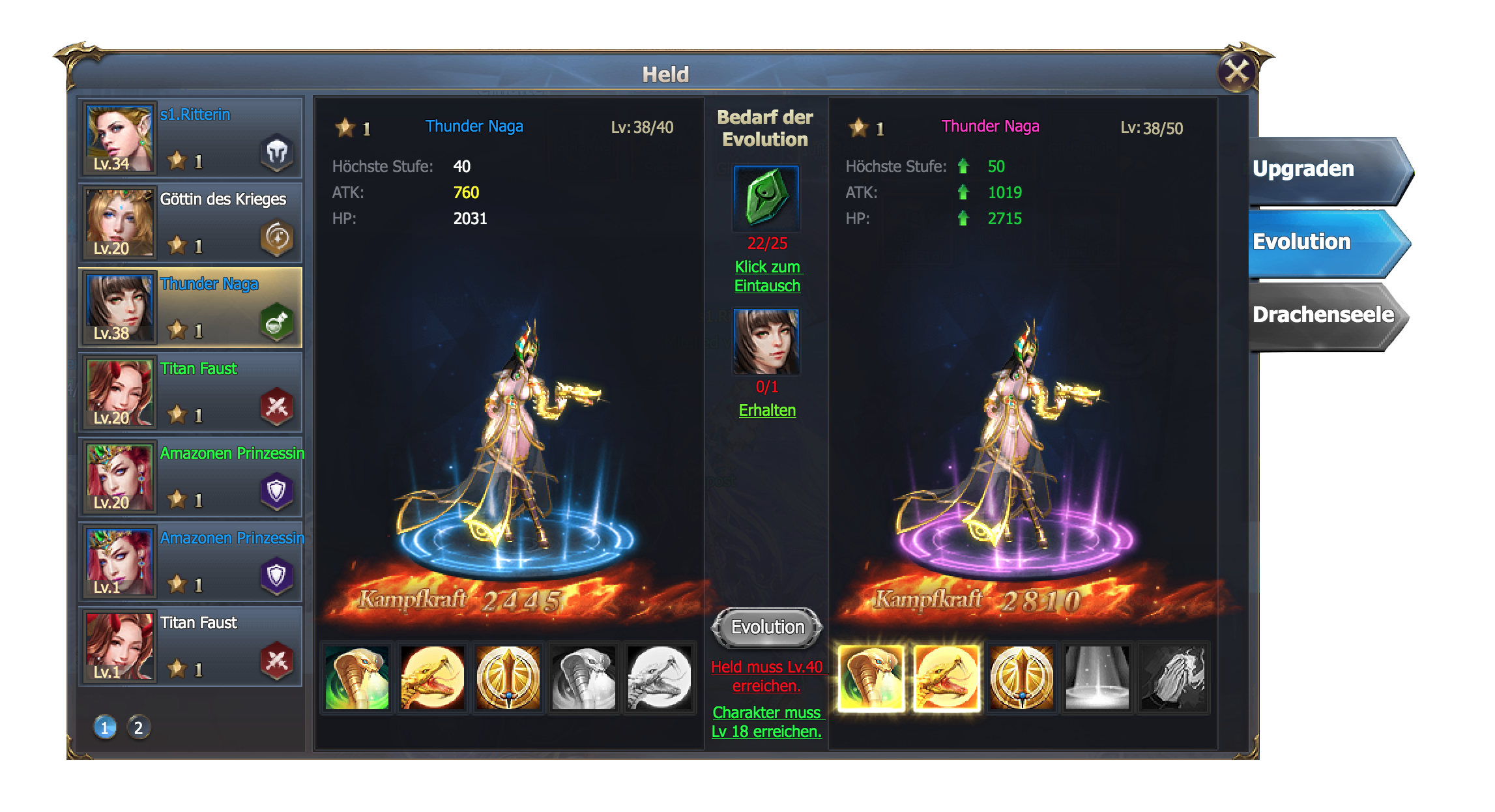The height and width of the screenshot is (812, 1495).
Task: Go to hero list page 2
Action: [x=138, y=727]
